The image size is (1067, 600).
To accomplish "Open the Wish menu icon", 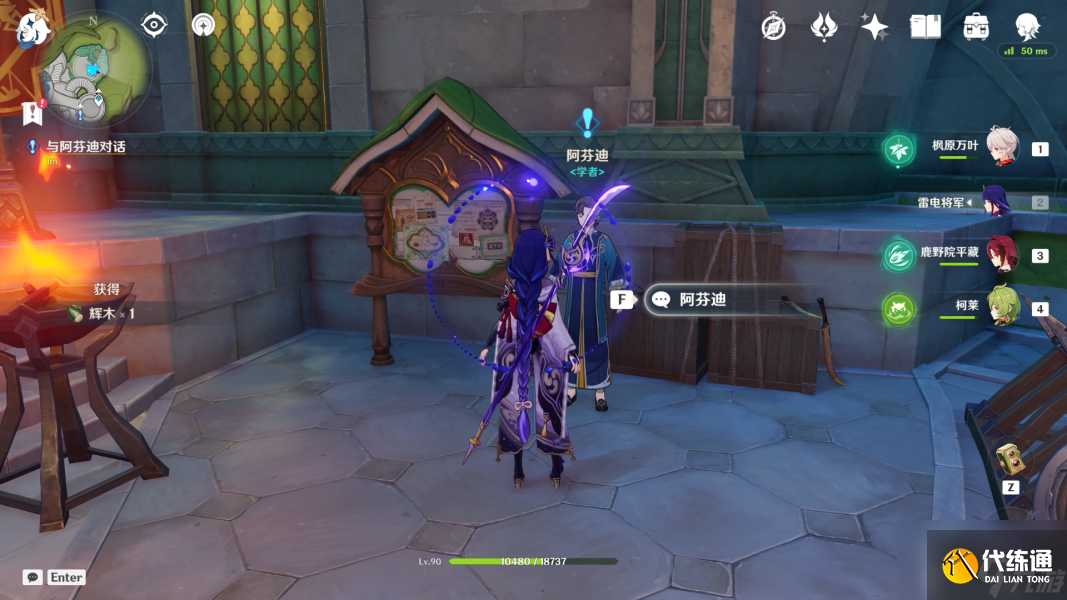I will [824, 27].
